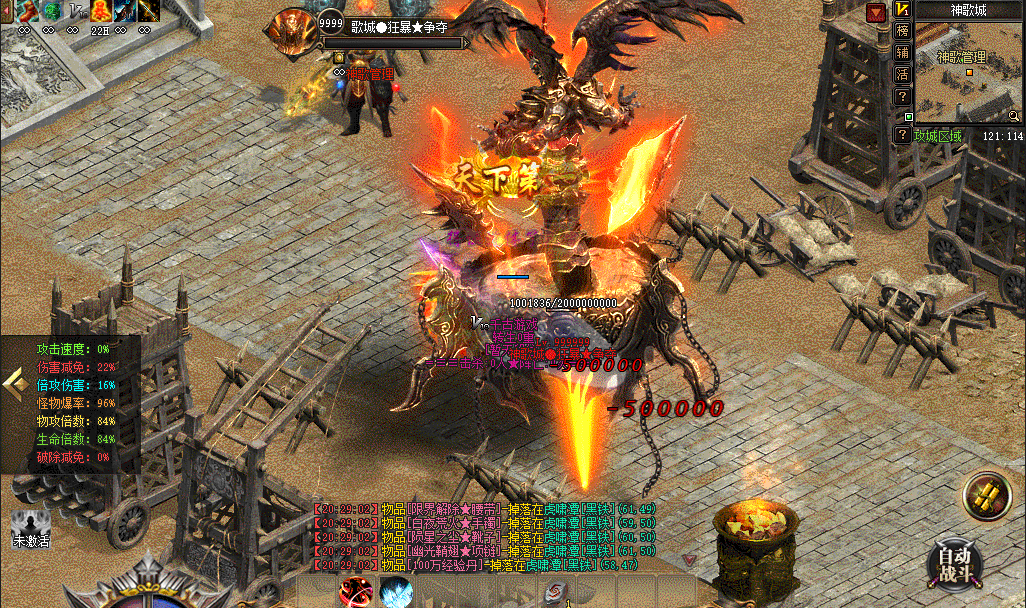This screenshot has height=608, width=1026.
Task: Select the boss target portrait
Action: pos(291,31)
